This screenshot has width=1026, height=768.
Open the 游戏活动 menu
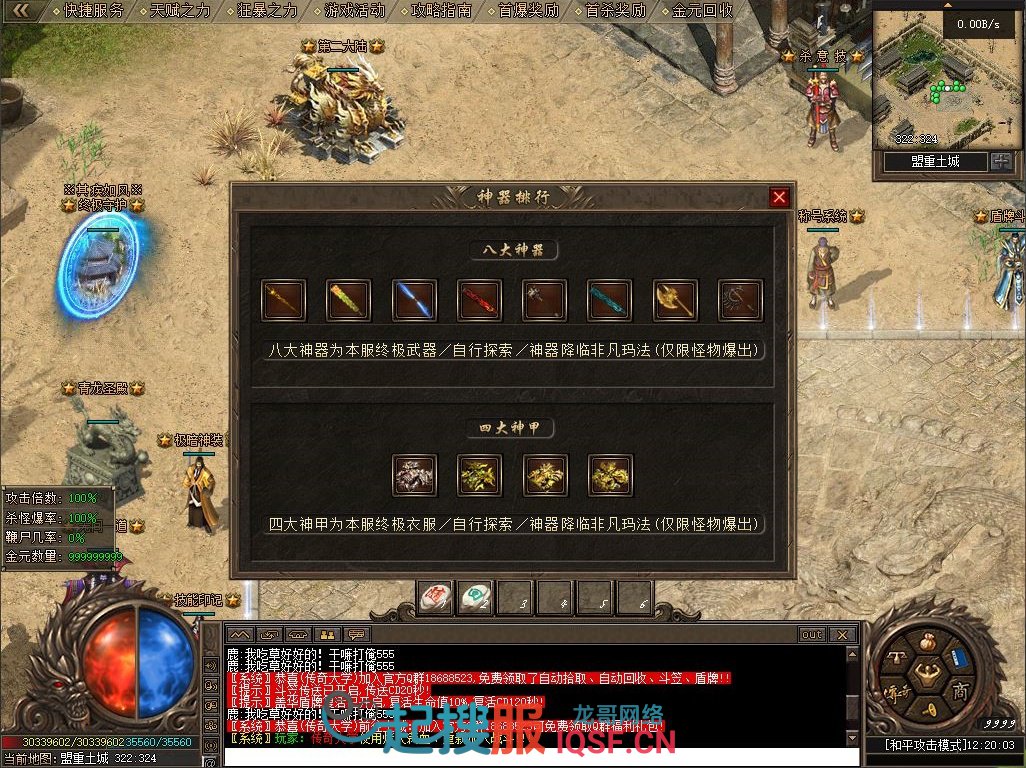(x=355, y=11)
